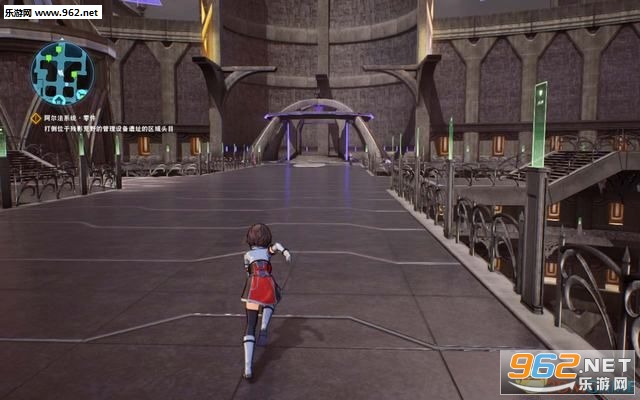640x400 pixels.
Task: Open the circular minimap
Action: pos(62,73)
